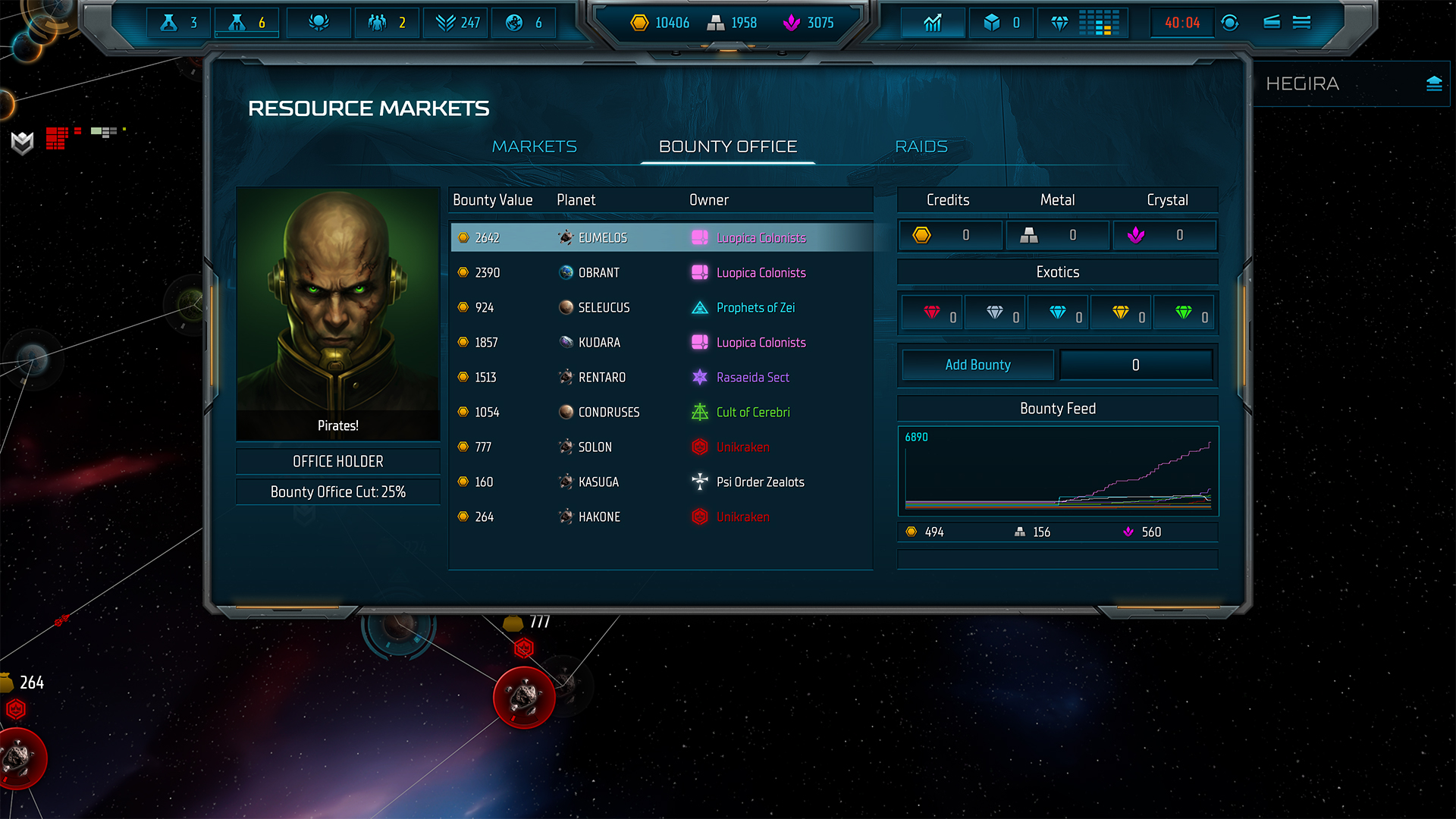Switch to the Markets tab

[x=534, y=146]
